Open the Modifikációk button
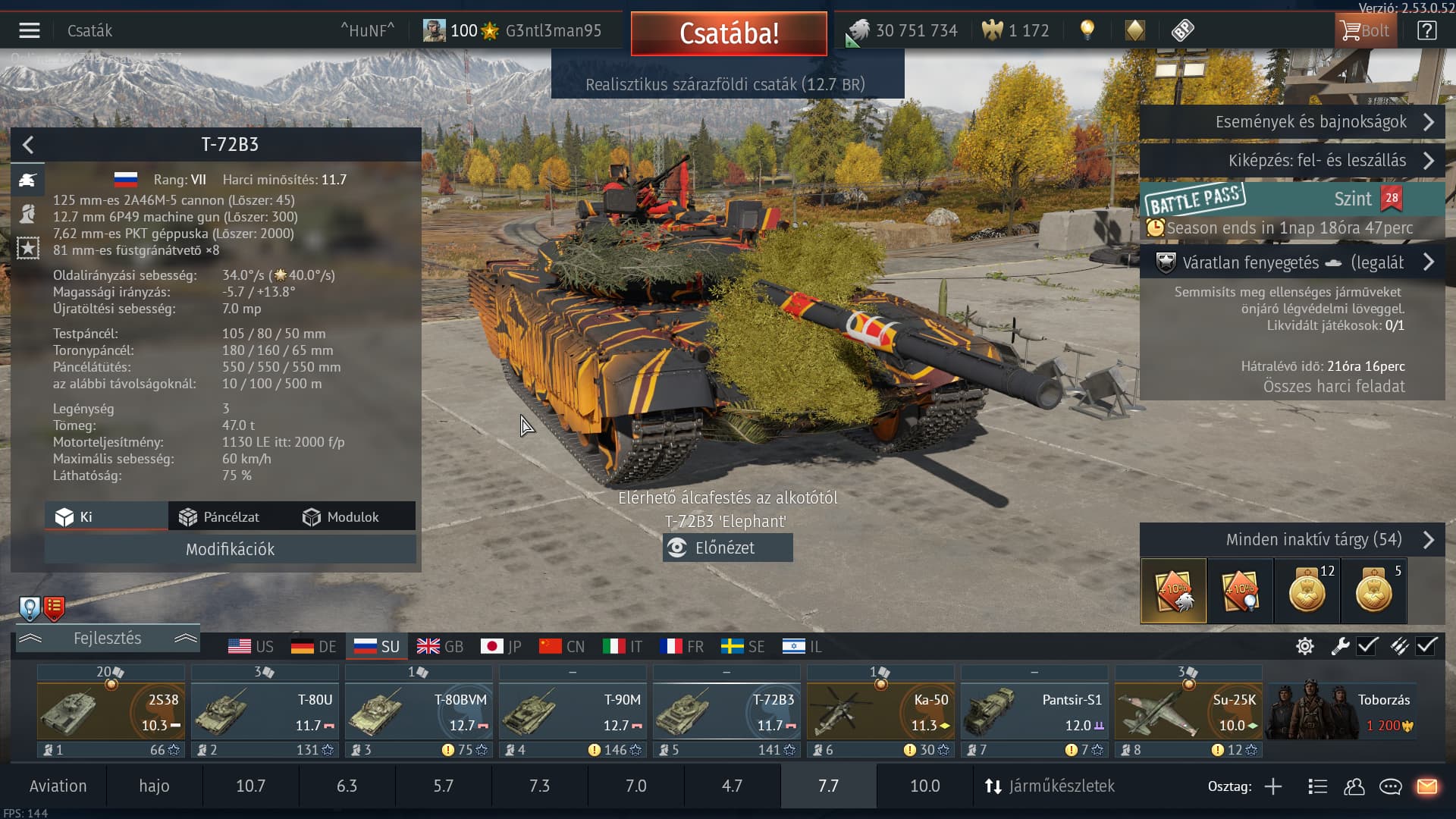The image size is (1456, 819). click(x=230, y=549)
